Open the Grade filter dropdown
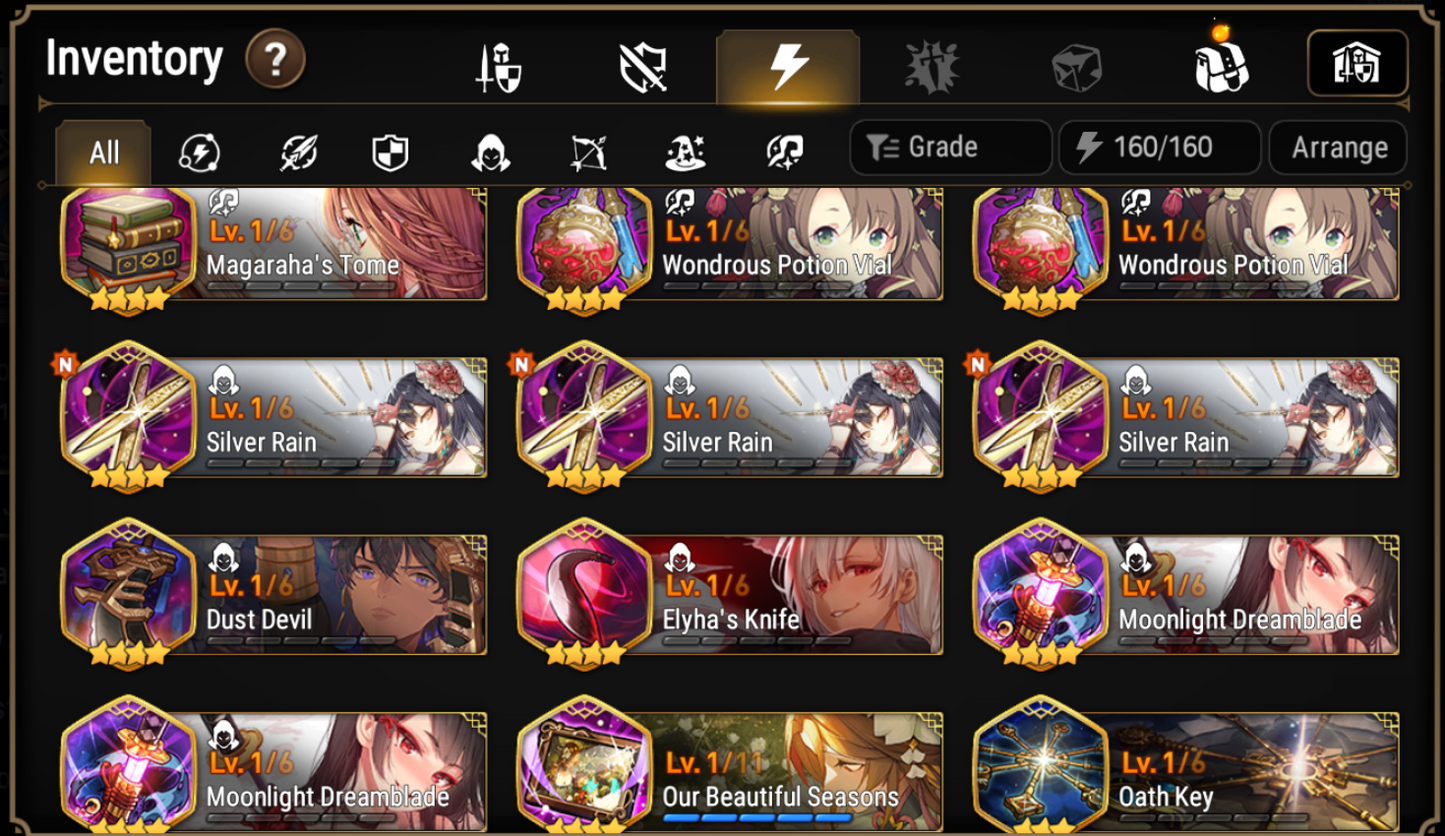This screenshot has width=1445, height=836. coord(948,147)
